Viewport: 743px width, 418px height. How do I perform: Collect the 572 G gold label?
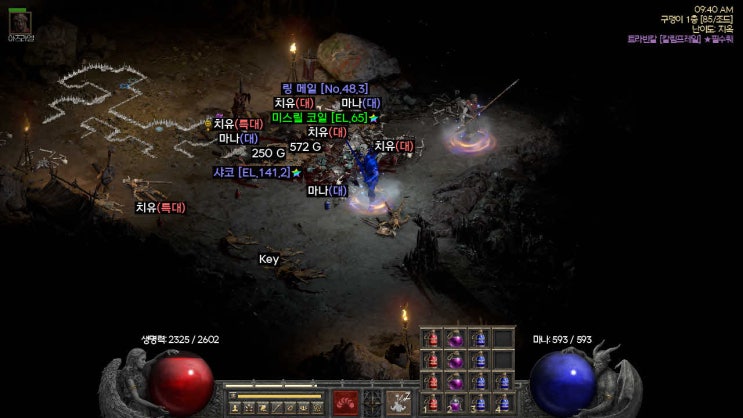305,147
